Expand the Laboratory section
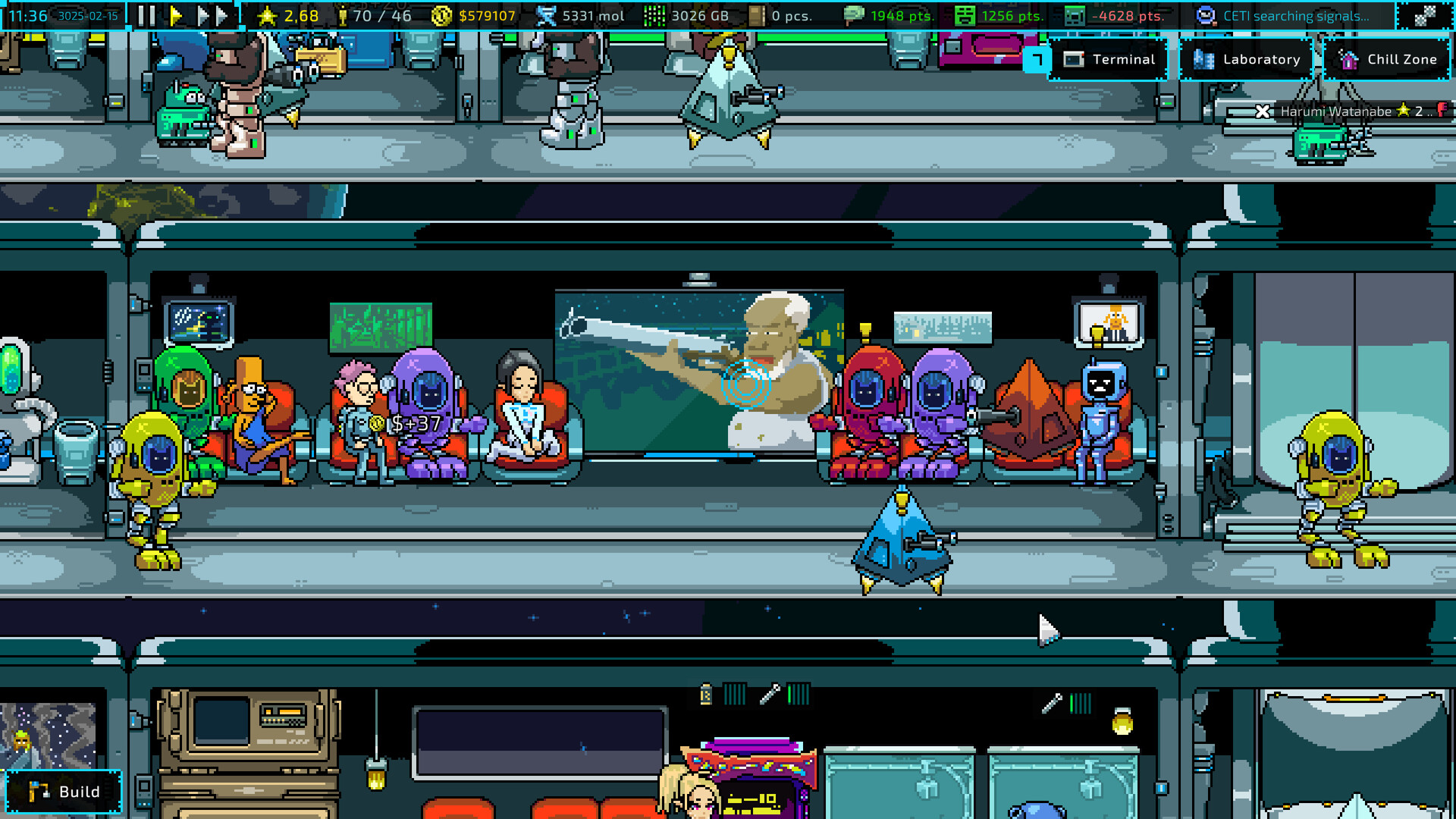Screen dimensions: 1456x819 pos(1247,59)
